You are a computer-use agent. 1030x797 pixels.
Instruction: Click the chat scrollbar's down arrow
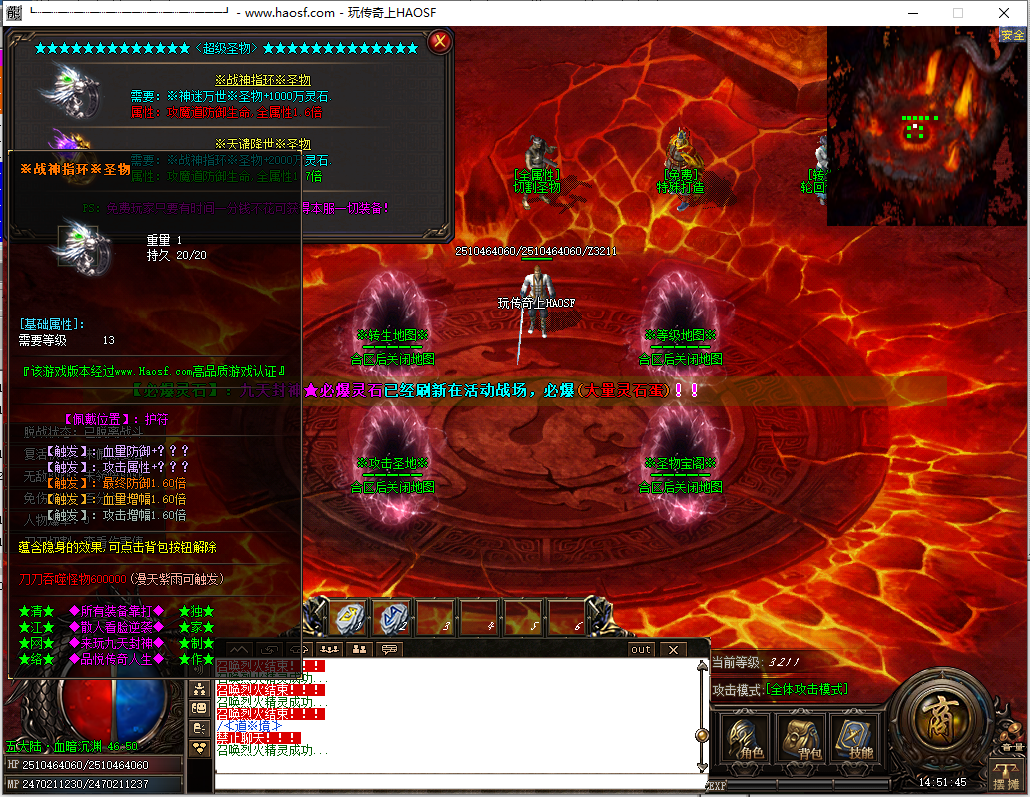pyautogui.click(x=702, y=767)
